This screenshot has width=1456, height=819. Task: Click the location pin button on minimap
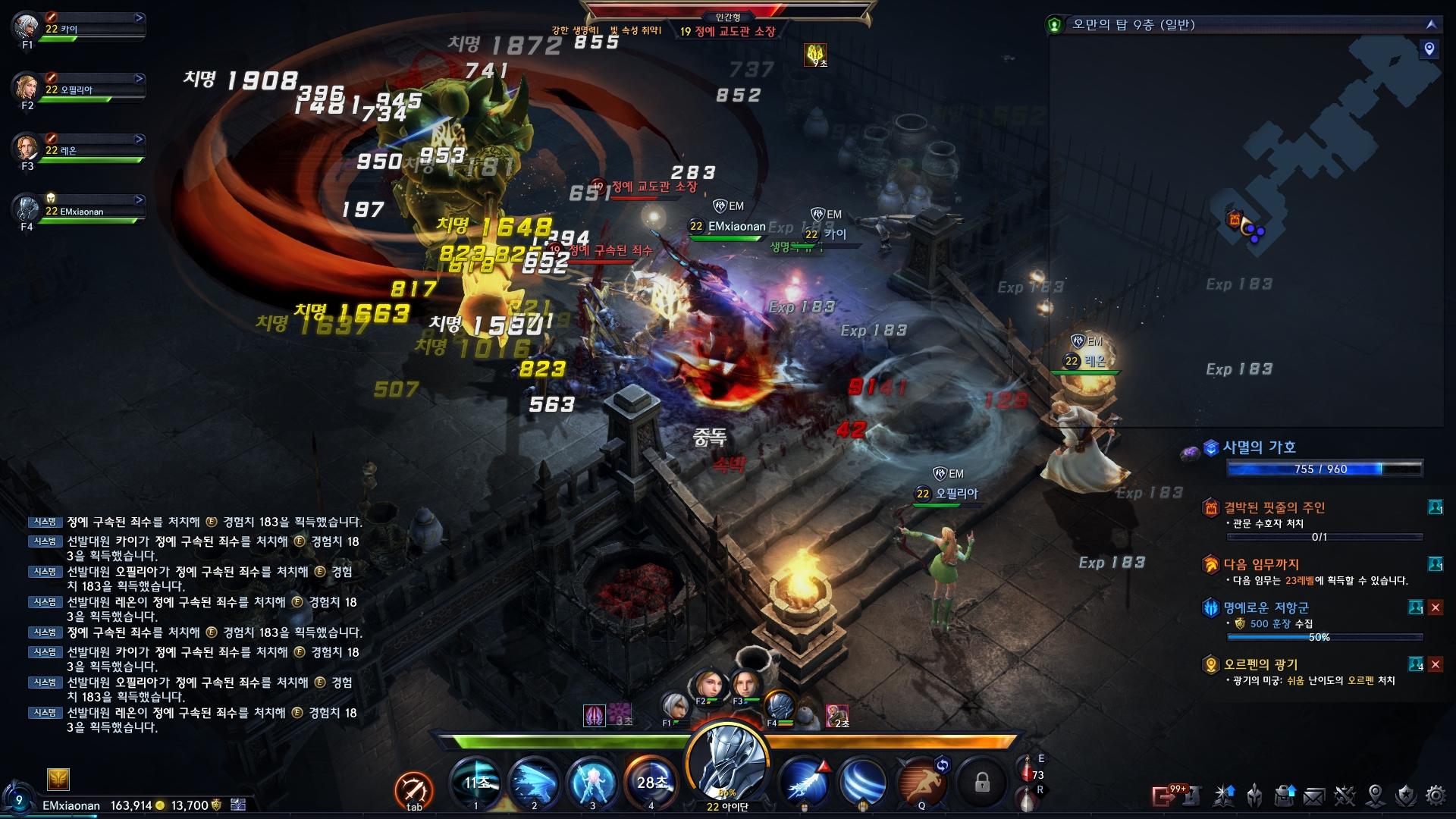click(1429, 49)
